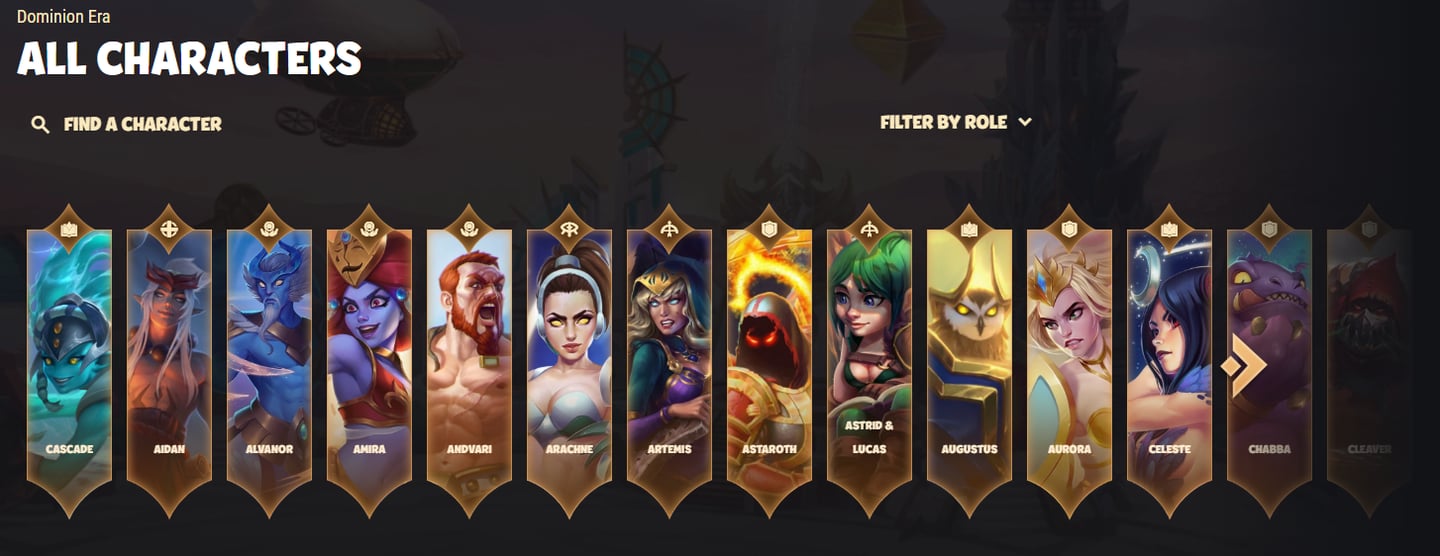Select the Astaroth character card

[769, 360]
